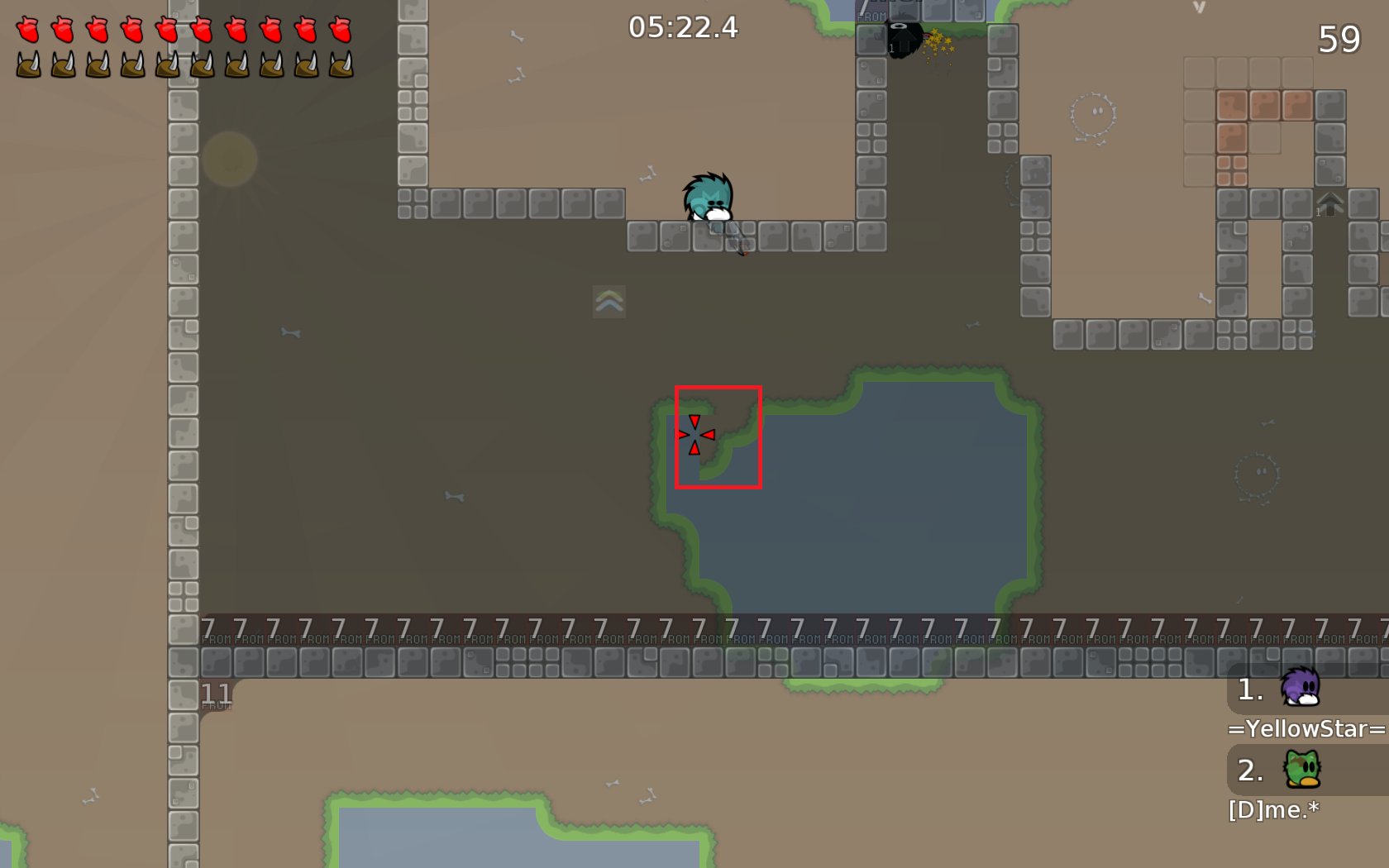The width and height of the screenshot is (1389, 868).
Task: Click the up-arrow direction sign tile on the right
Action: pyautogui.click(x=1329, y=203)
